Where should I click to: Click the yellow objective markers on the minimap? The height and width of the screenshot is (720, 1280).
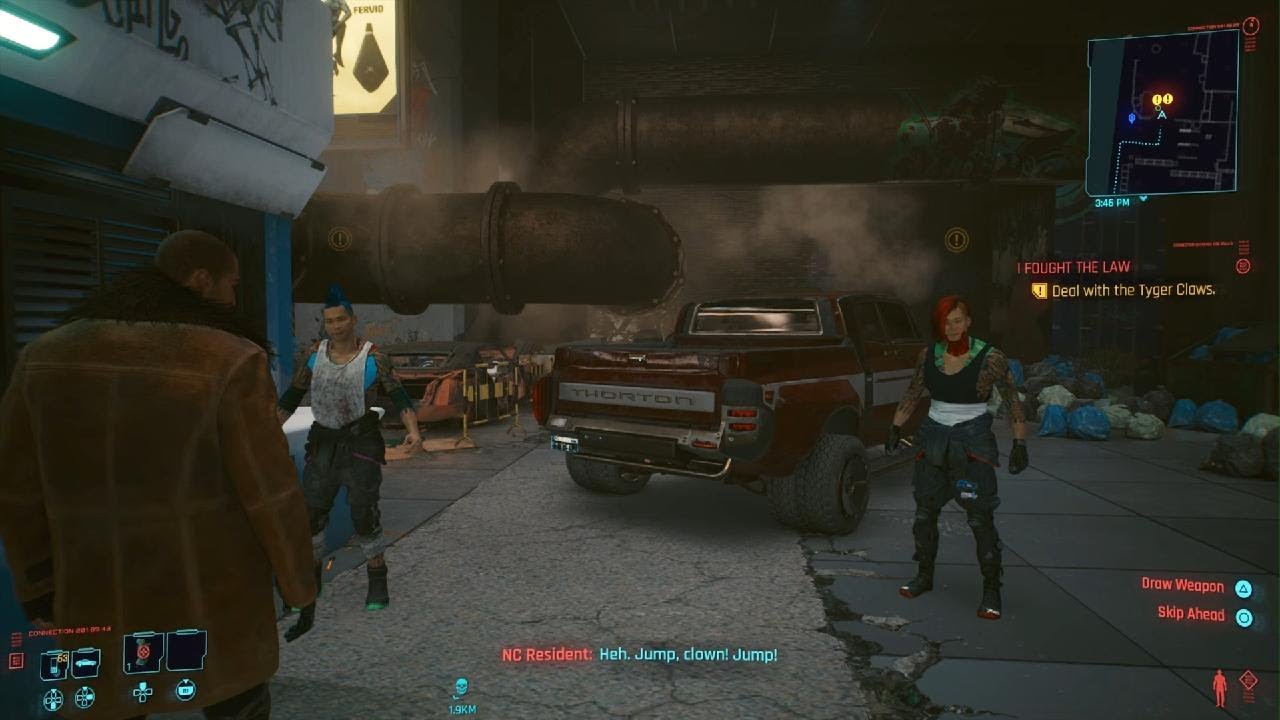[1160, 97]
